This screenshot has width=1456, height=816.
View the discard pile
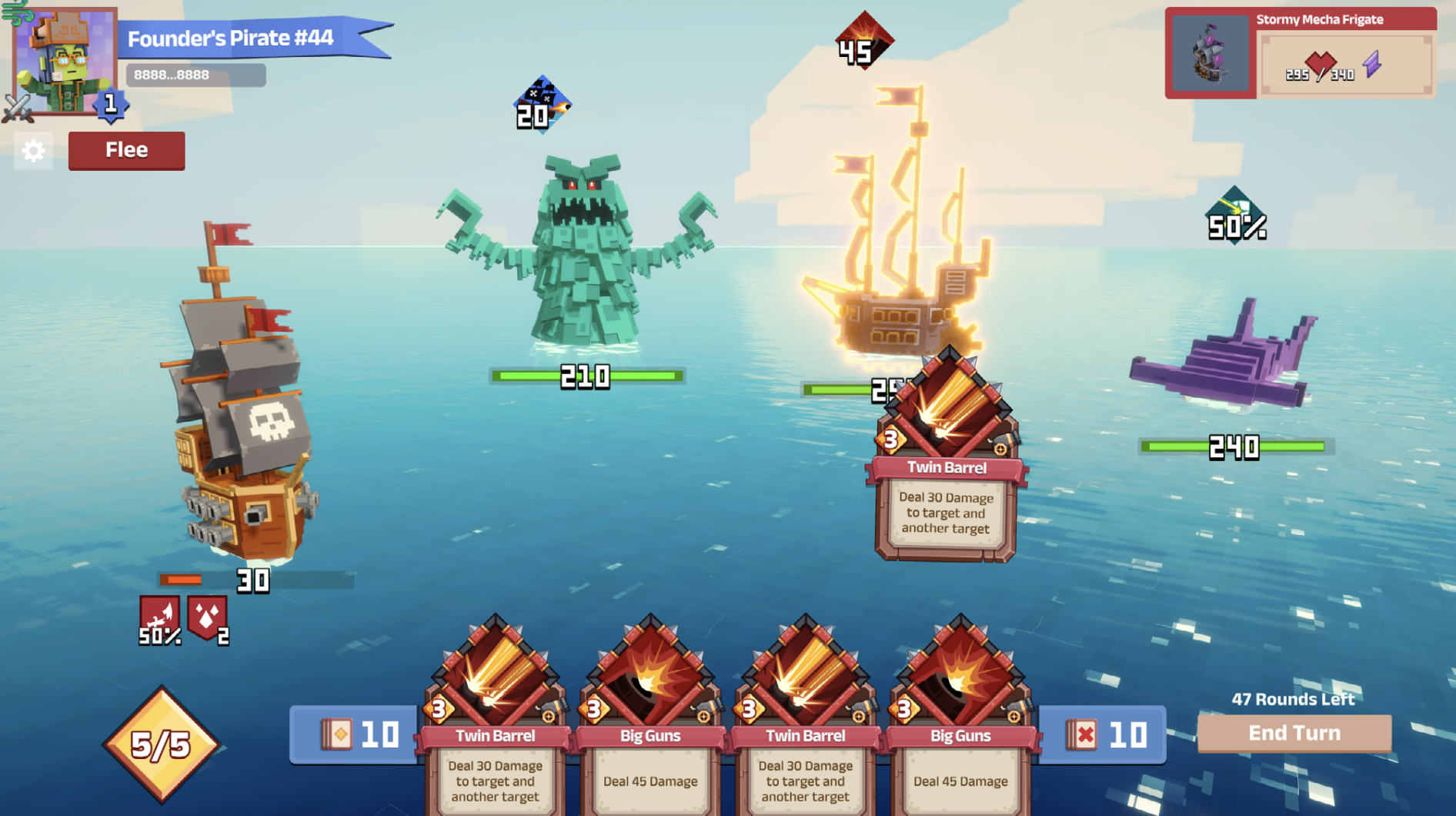point(1103,735)
